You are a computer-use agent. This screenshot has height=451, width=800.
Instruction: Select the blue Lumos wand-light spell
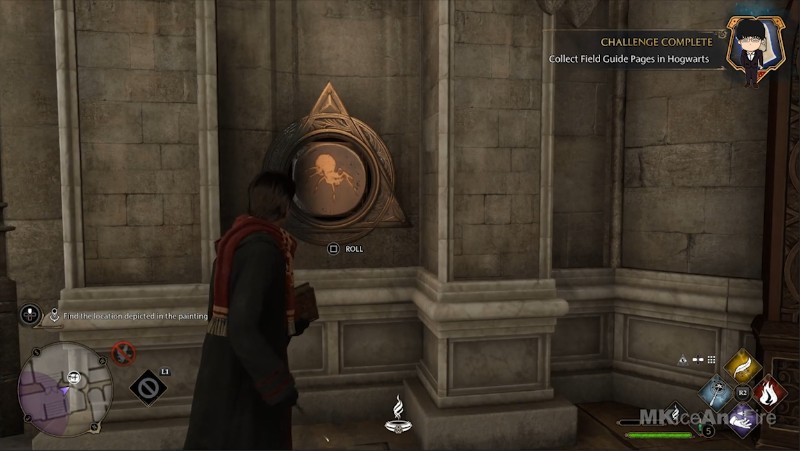tap(714, 393)
